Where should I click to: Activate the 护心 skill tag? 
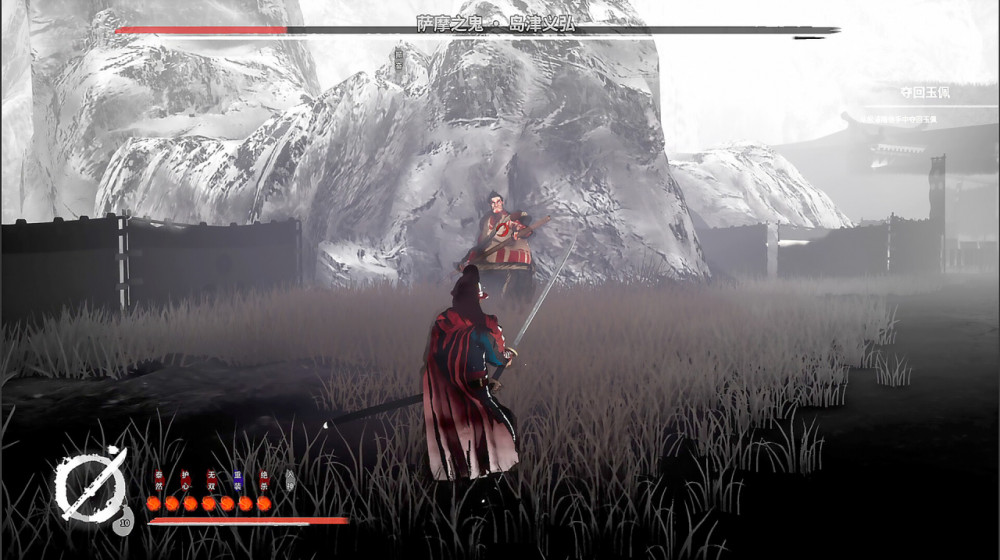click(x=185, y=479)
